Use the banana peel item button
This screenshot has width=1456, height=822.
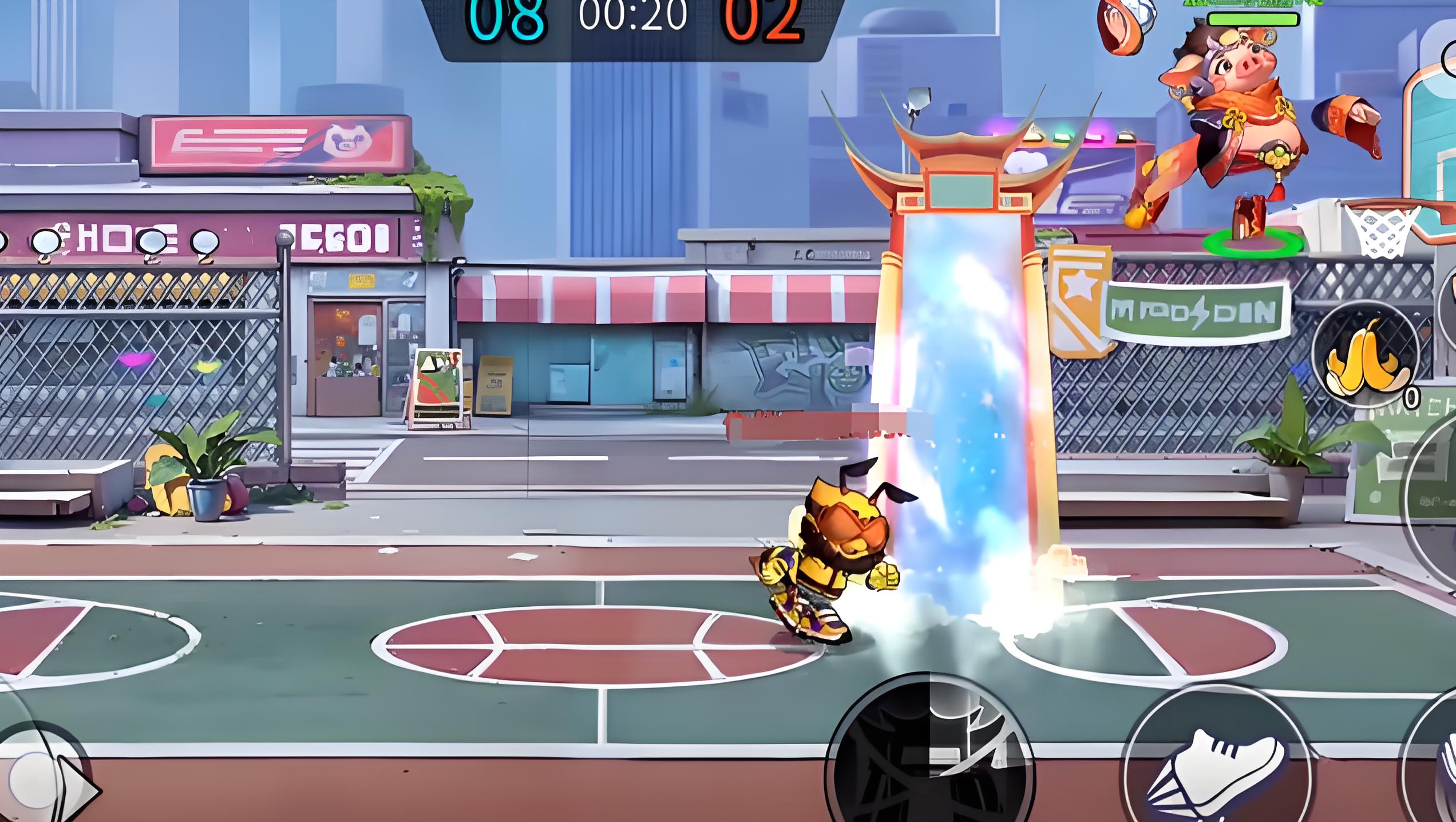(x=1366, y=356)
